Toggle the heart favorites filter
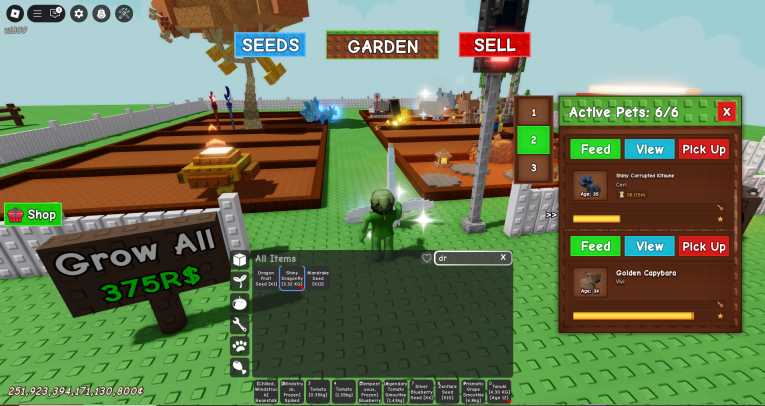 [x=426, y=258]
